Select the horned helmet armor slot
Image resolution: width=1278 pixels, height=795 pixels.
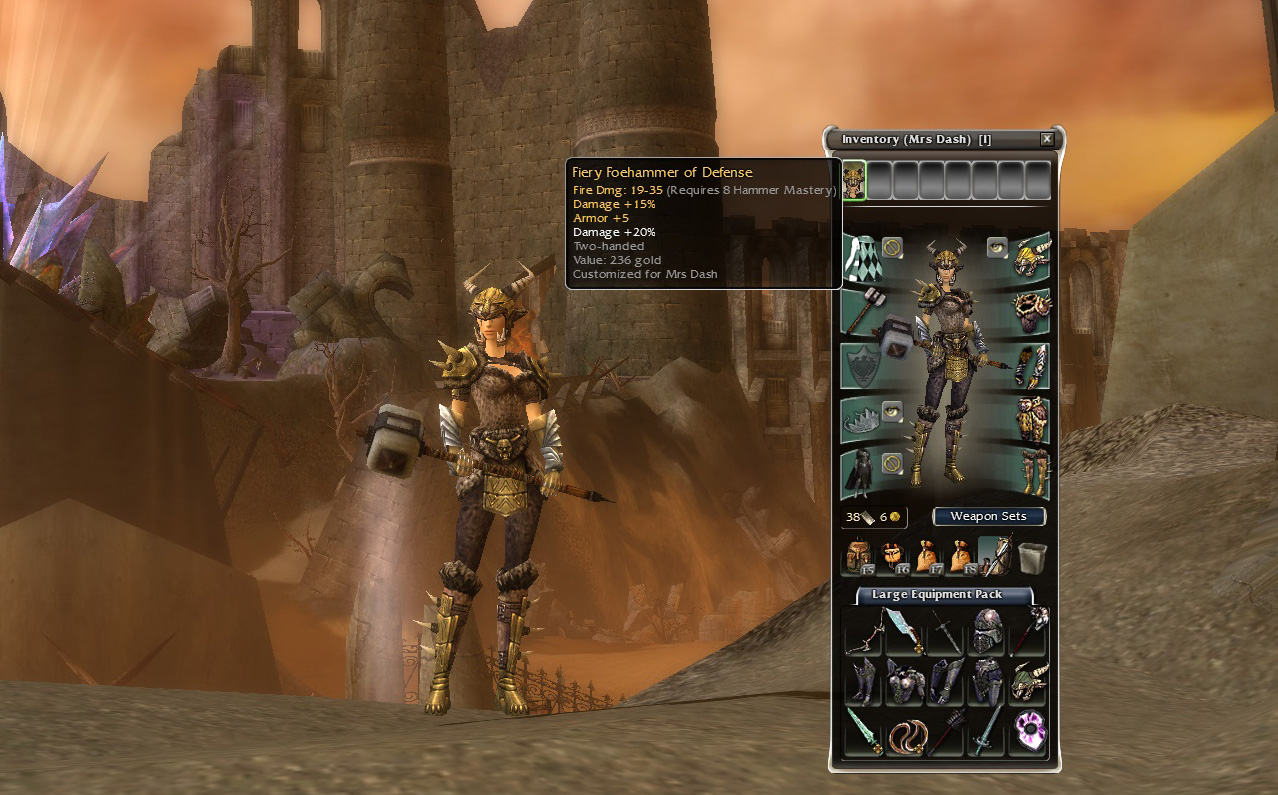(1031, 256)
